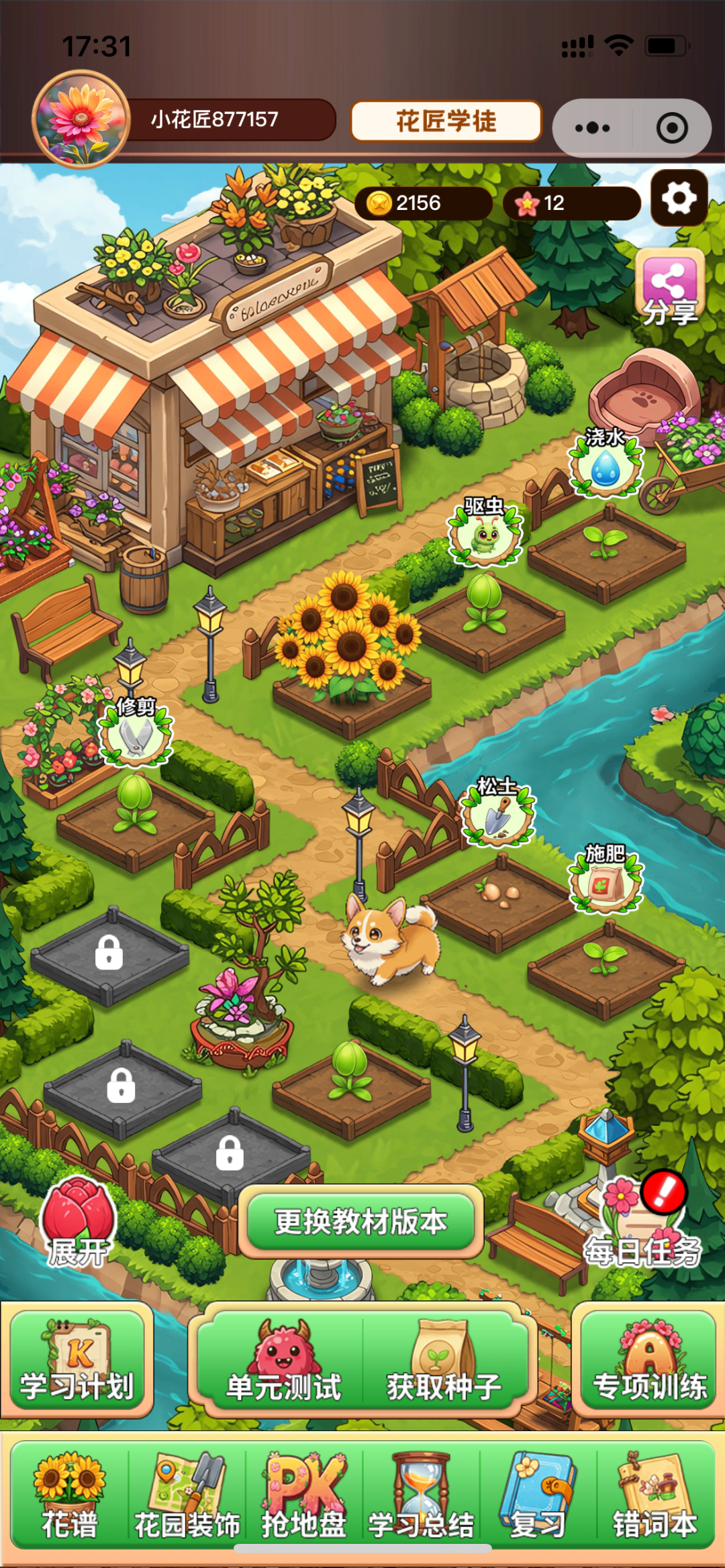Open the 复习 review book
Image resolution: width=725 pixels, height=1568 pixels.
(538, 1496)
